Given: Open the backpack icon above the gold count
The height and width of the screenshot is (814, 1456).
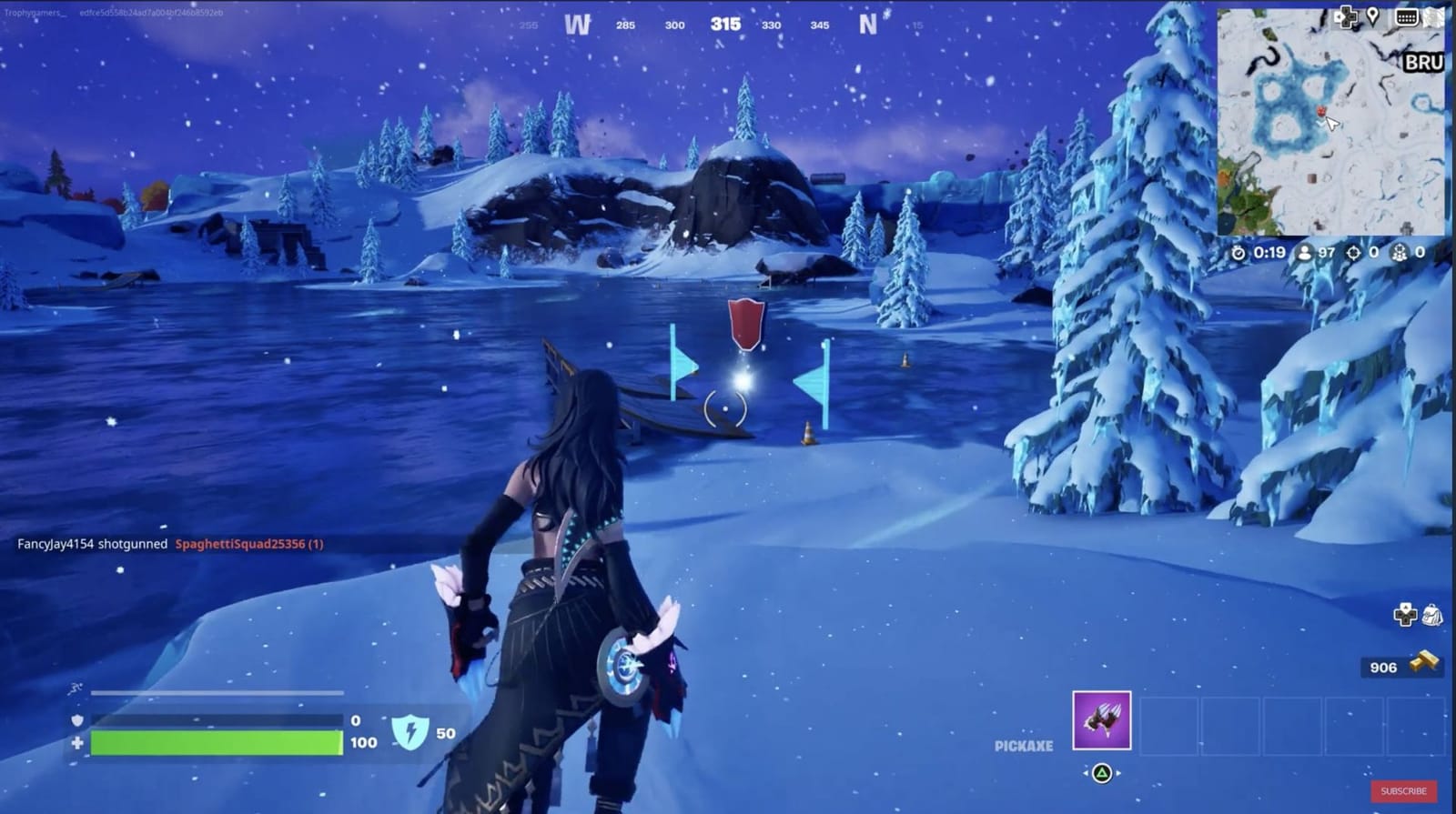Looking at the screenshot, I should (x=1435, y=616).
